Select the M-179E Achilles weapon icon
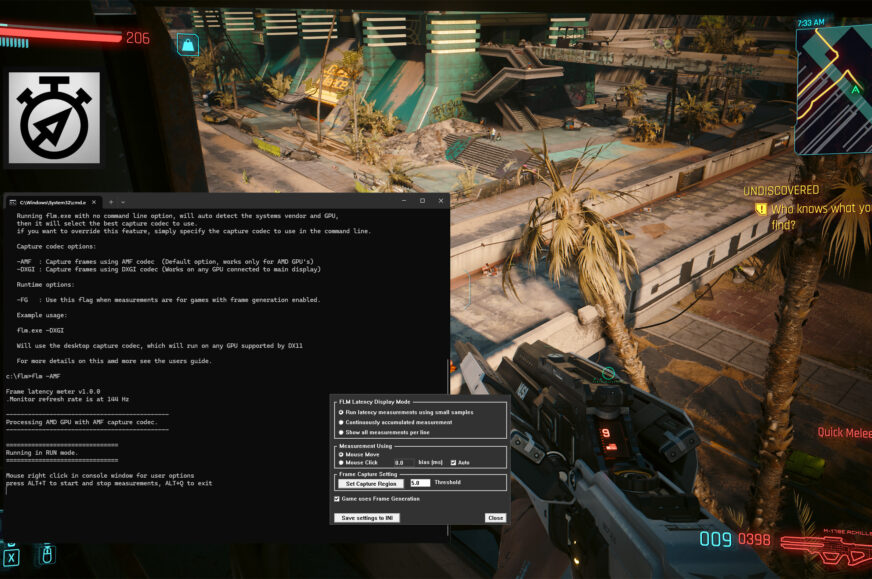 click(x=822, y=544)
